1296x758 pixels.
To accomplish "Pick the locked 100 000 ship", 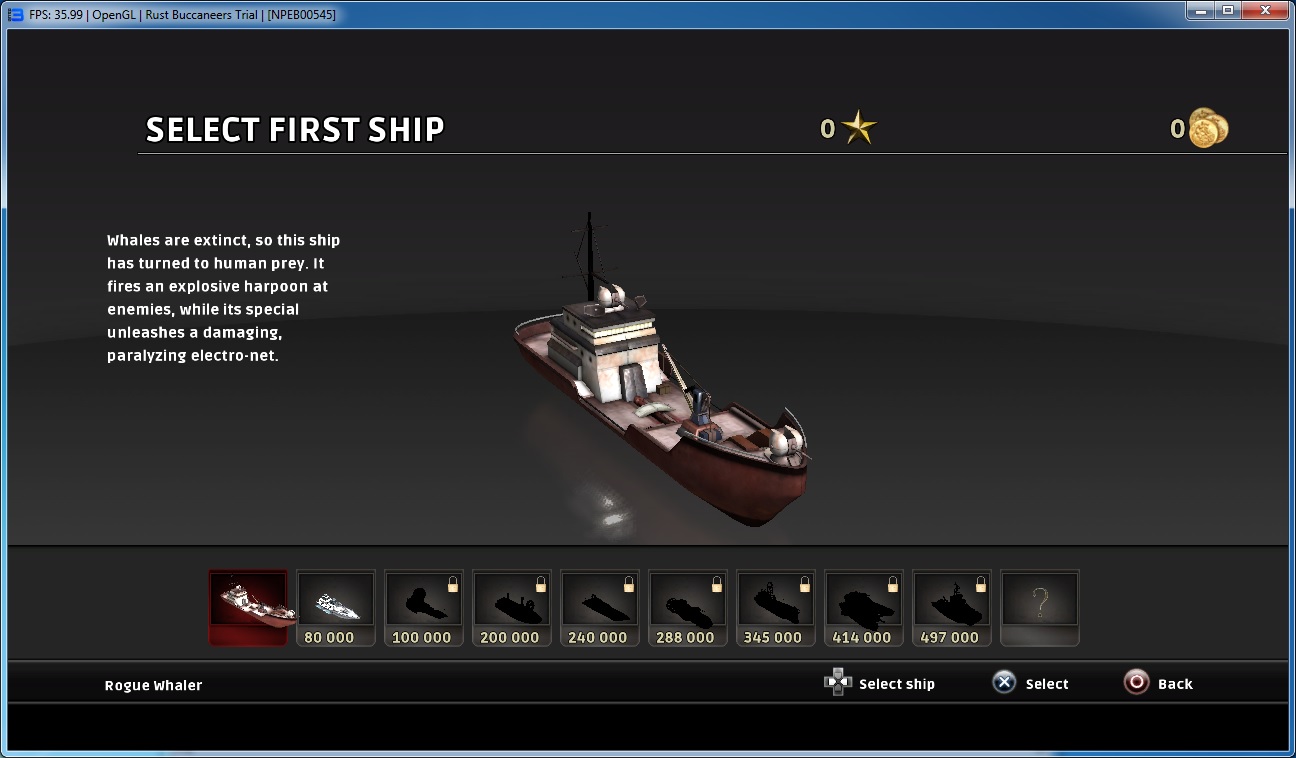I will coord(424,607).
